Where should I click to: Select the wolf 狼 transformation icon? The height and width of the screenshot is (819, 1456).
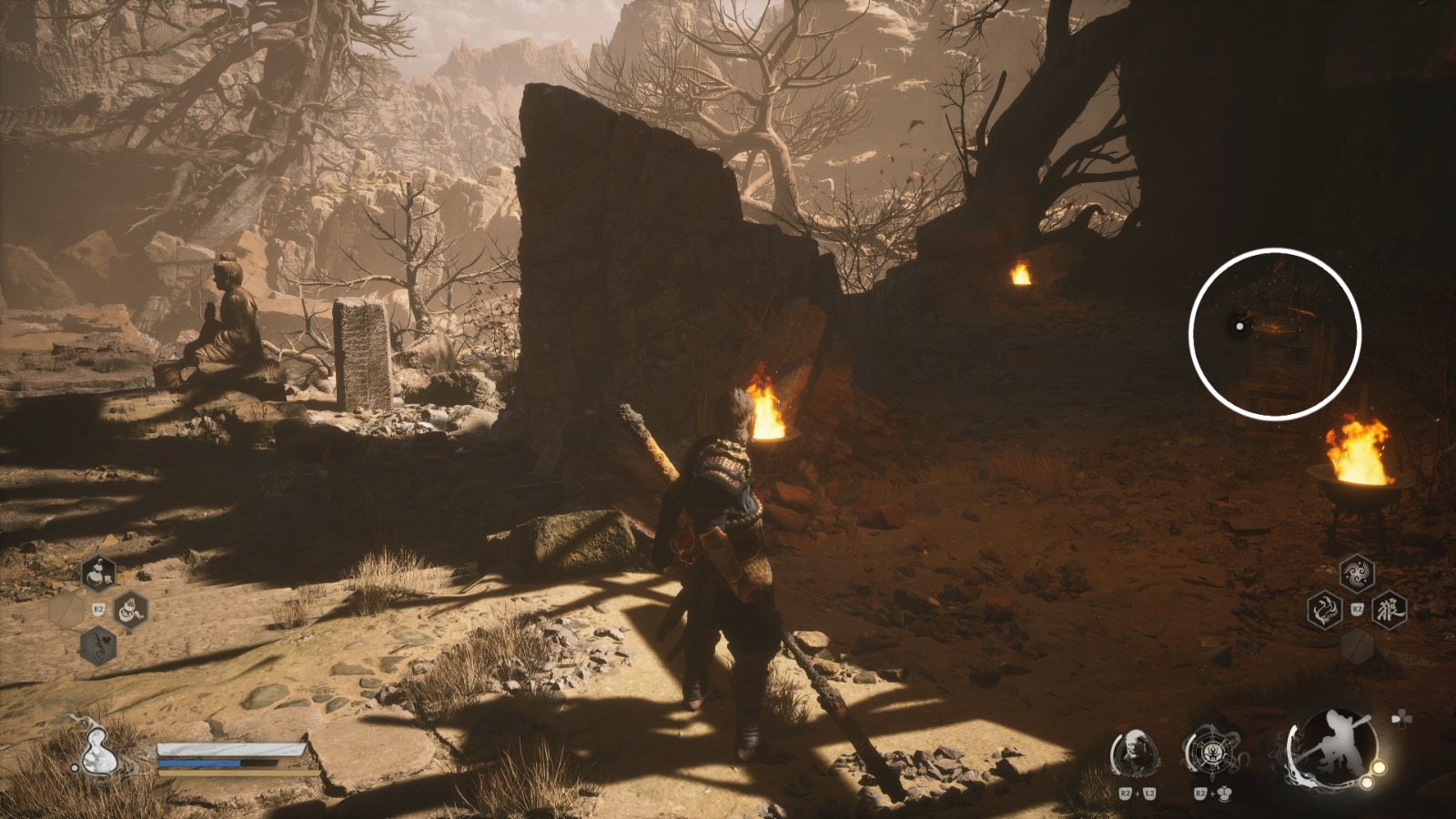coord(1389,609)
